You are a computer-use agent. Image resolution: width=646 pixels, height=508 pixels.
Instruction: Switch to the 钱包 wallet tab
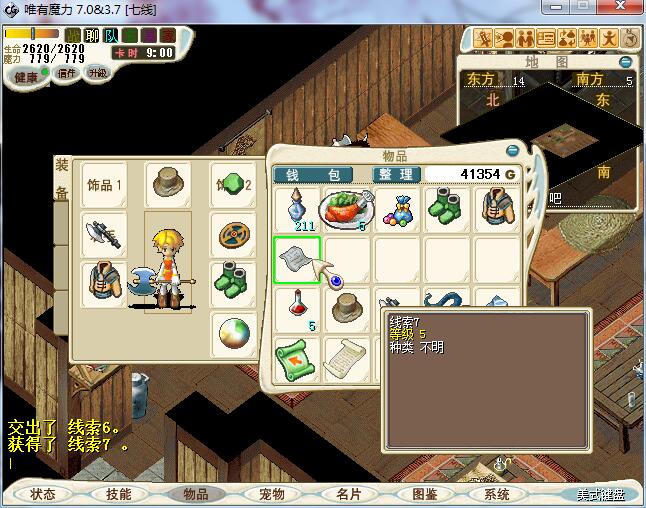(x=313, y=174)
